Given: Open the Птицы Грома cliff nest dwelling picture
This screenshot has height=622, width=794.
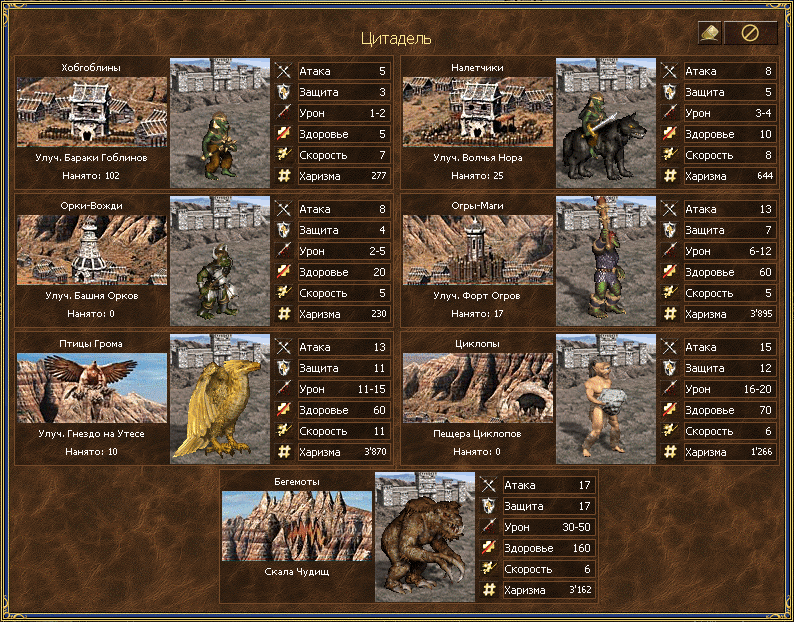Looking at the screenshot, I should pyautogui.click(x=92, y=388).
